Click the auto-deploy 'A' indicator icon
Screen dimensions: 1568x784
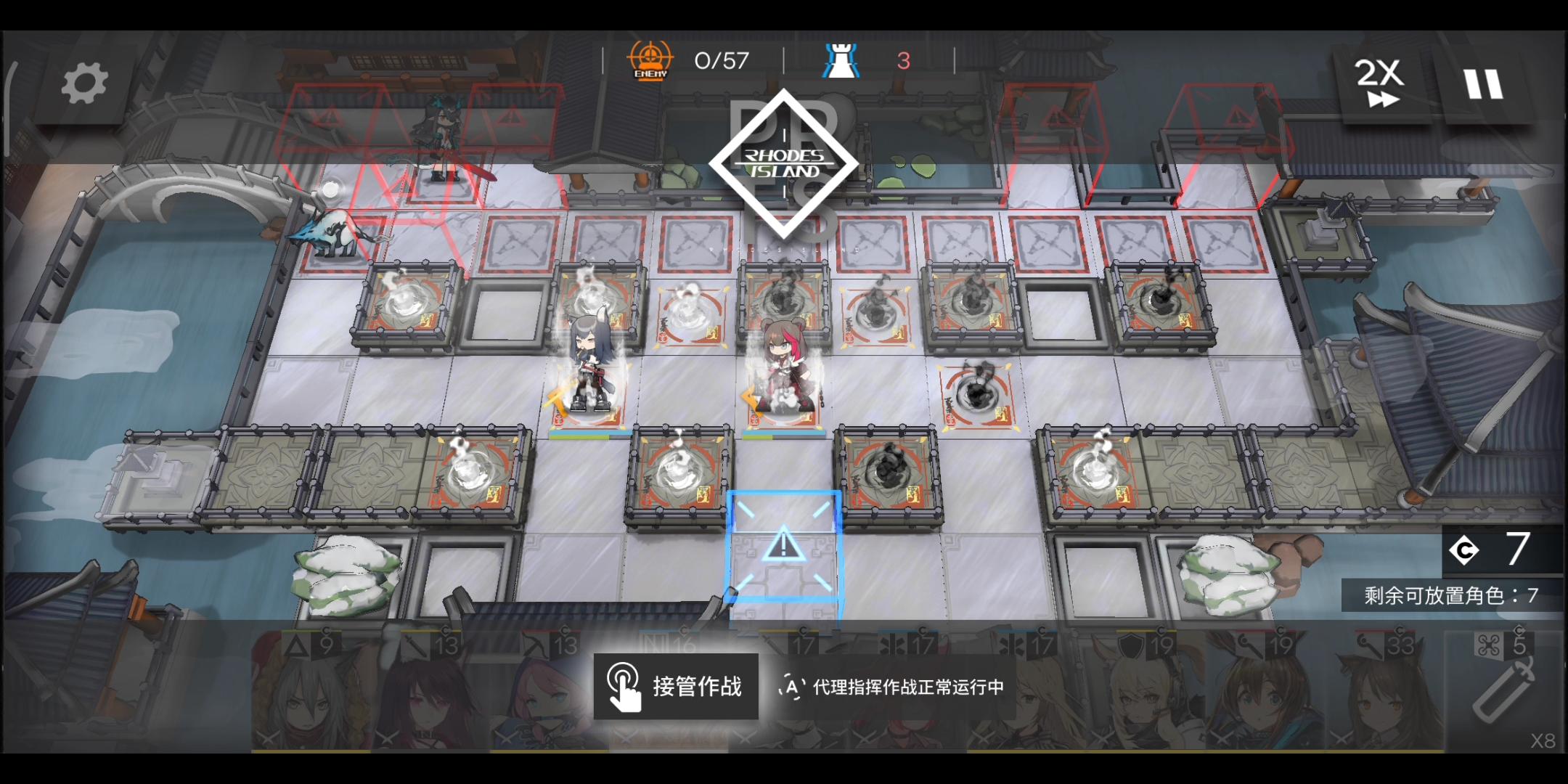[x=793, y=688]
